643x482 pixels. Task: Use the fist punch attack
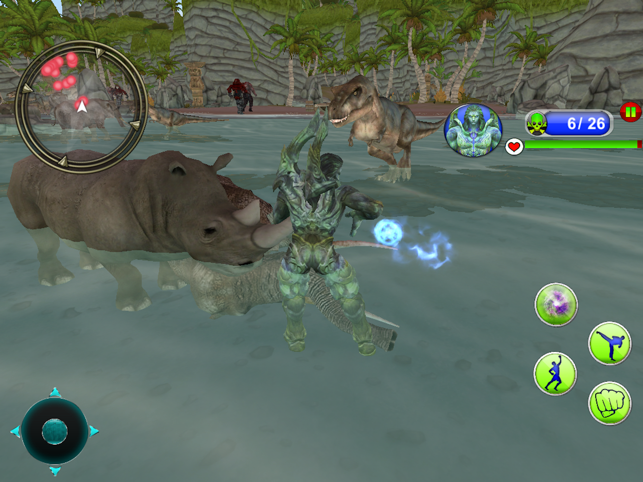[609, 403]
